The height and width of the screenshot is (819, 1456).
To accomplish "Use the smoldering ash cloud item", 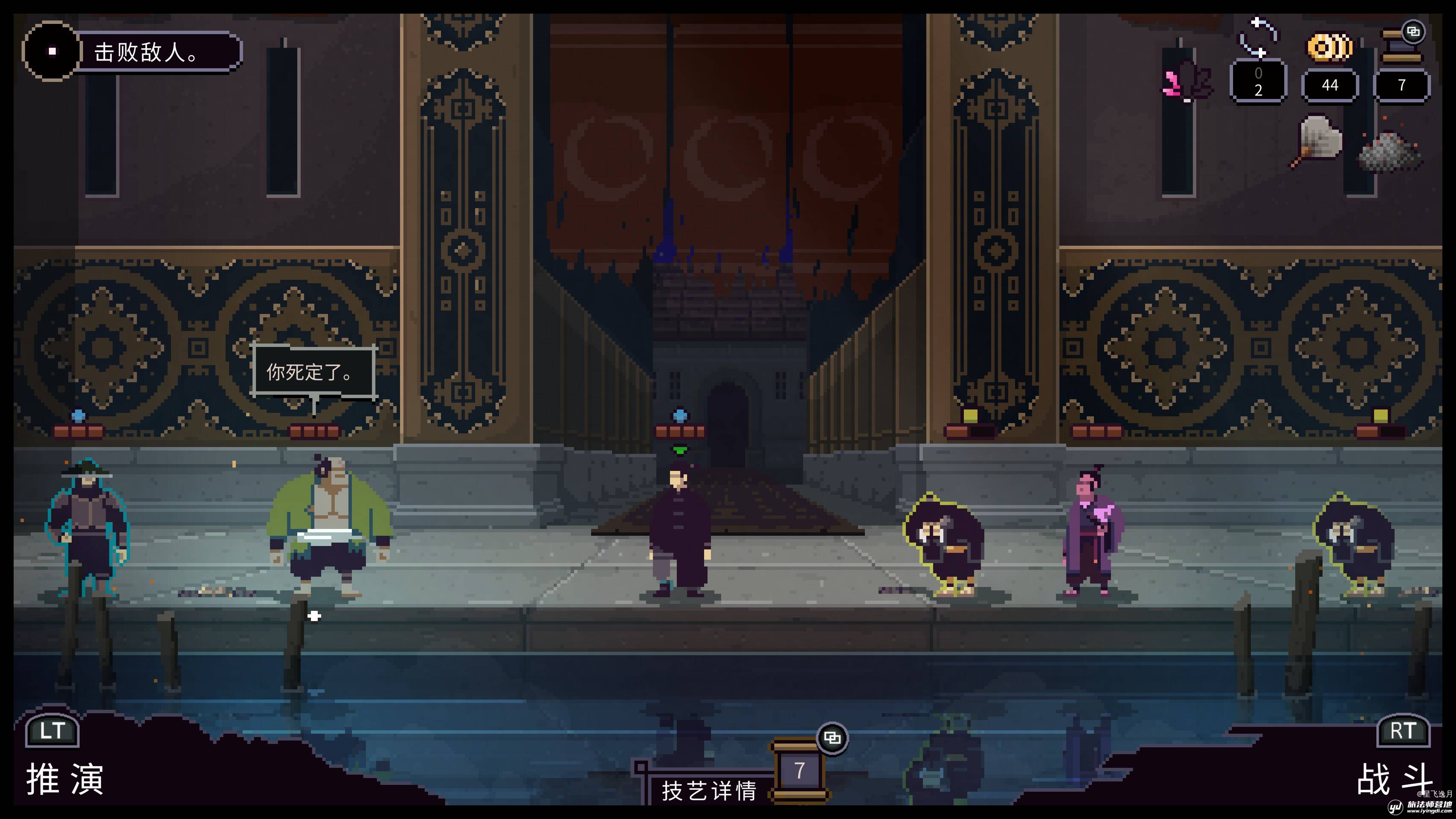I will click(1390, 150).
